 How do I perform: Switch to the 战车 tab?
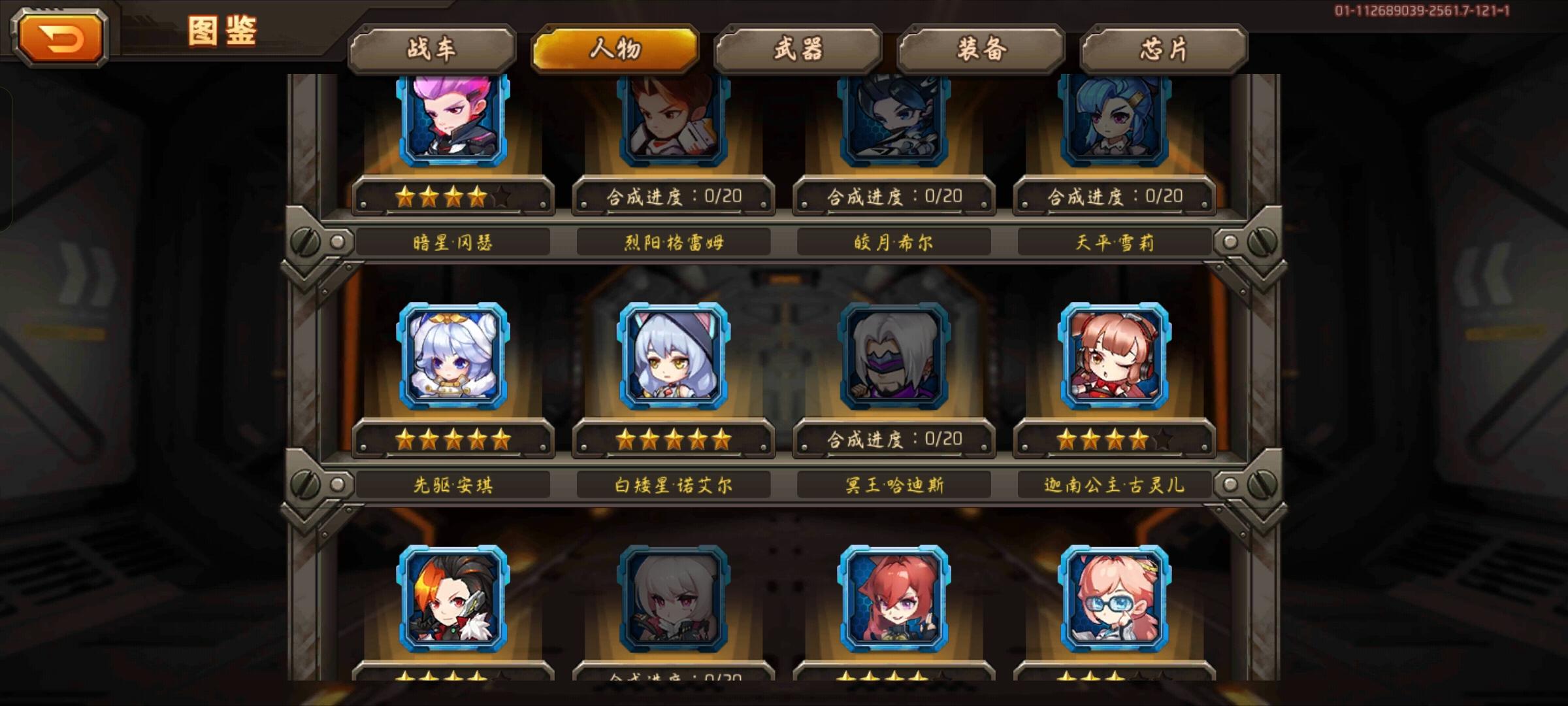point(433,49)
